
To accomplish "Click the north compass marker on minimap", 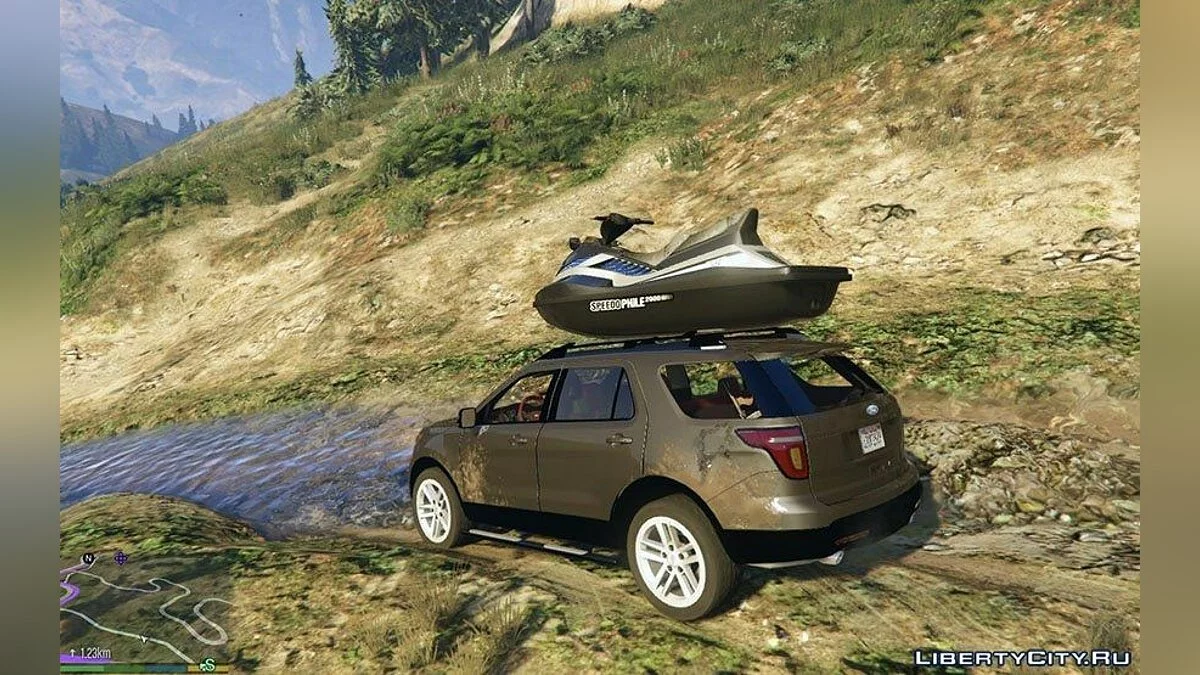I will coord(88,559).
